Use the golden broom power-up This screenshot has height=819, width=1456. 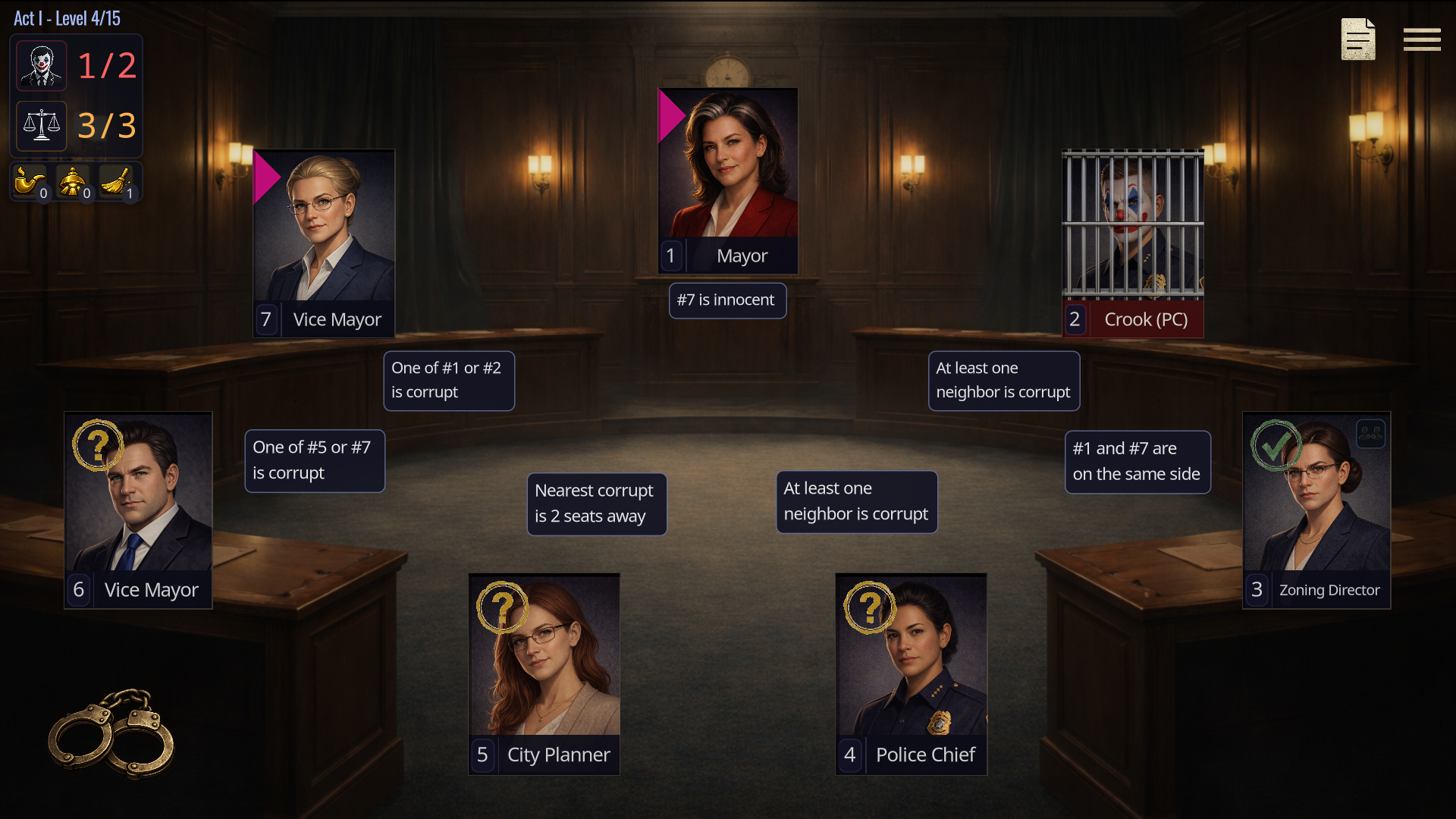tap(116, 182)
